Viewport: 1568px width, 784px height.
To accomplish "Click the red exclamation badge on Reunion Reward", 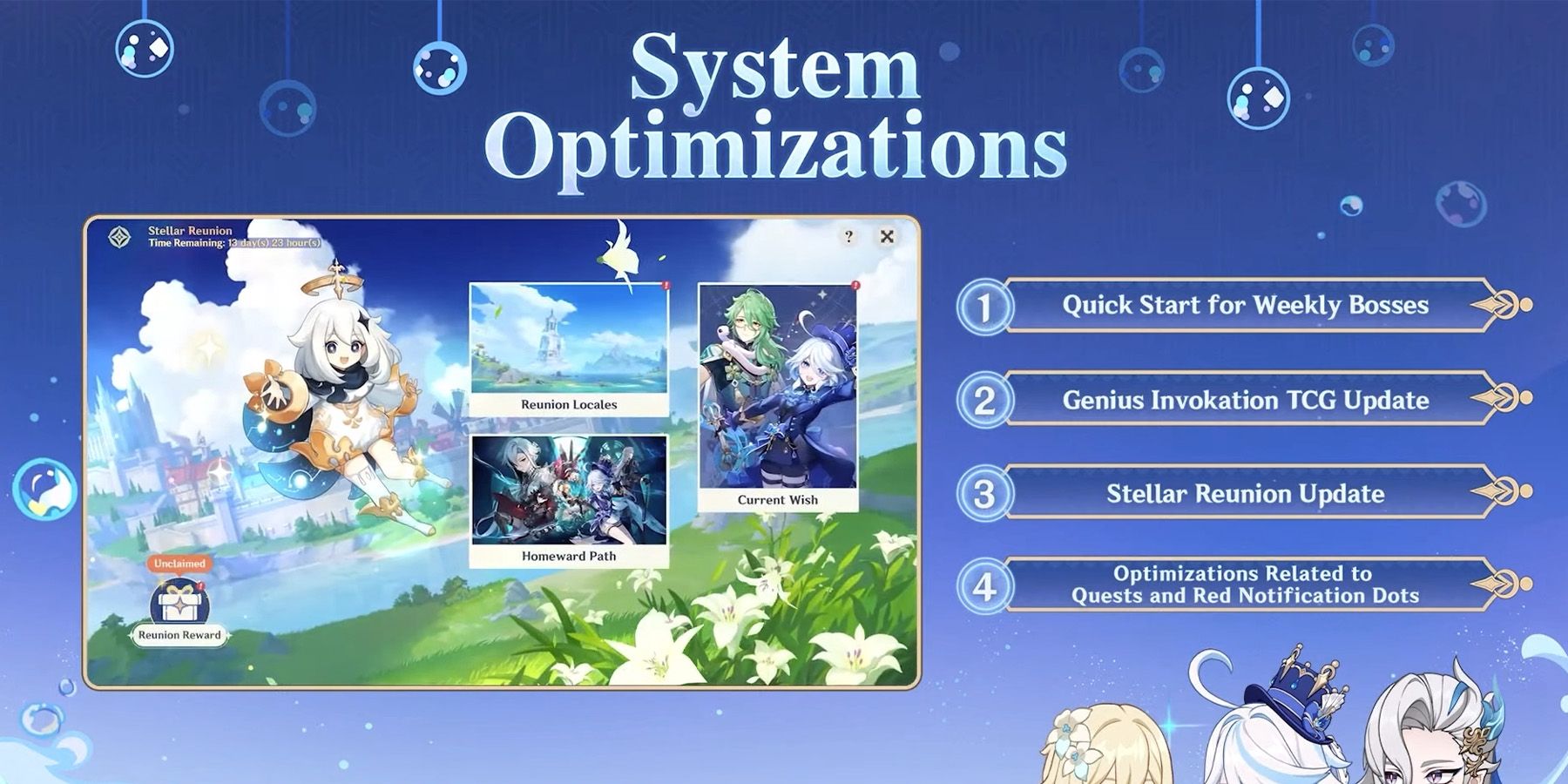I will [200, 585].
